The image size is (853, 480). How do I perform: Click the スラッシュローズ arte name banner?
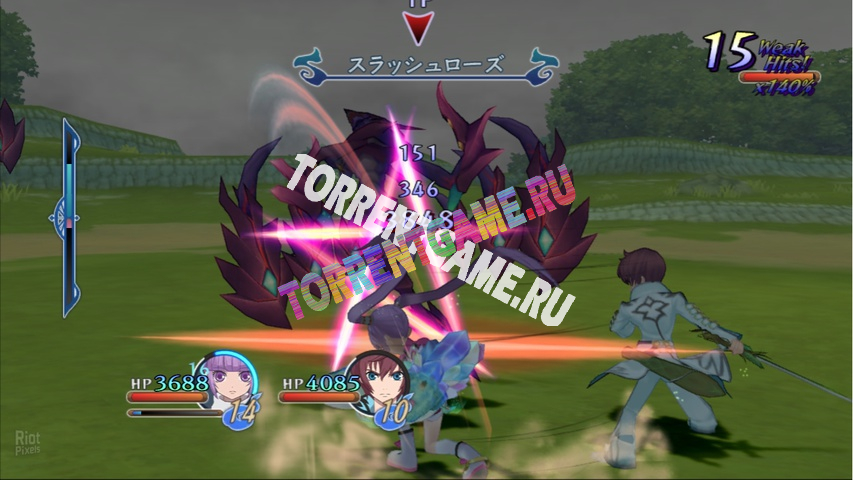[x=425, y=66]
